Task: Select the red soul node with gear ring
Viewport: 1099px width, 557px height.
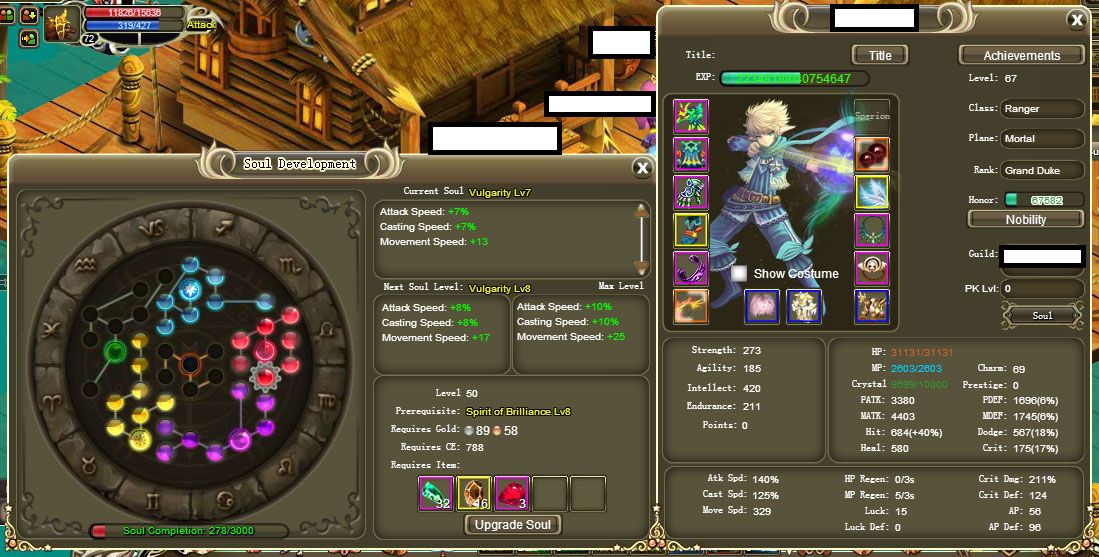Action: click(x=266, y=376)
